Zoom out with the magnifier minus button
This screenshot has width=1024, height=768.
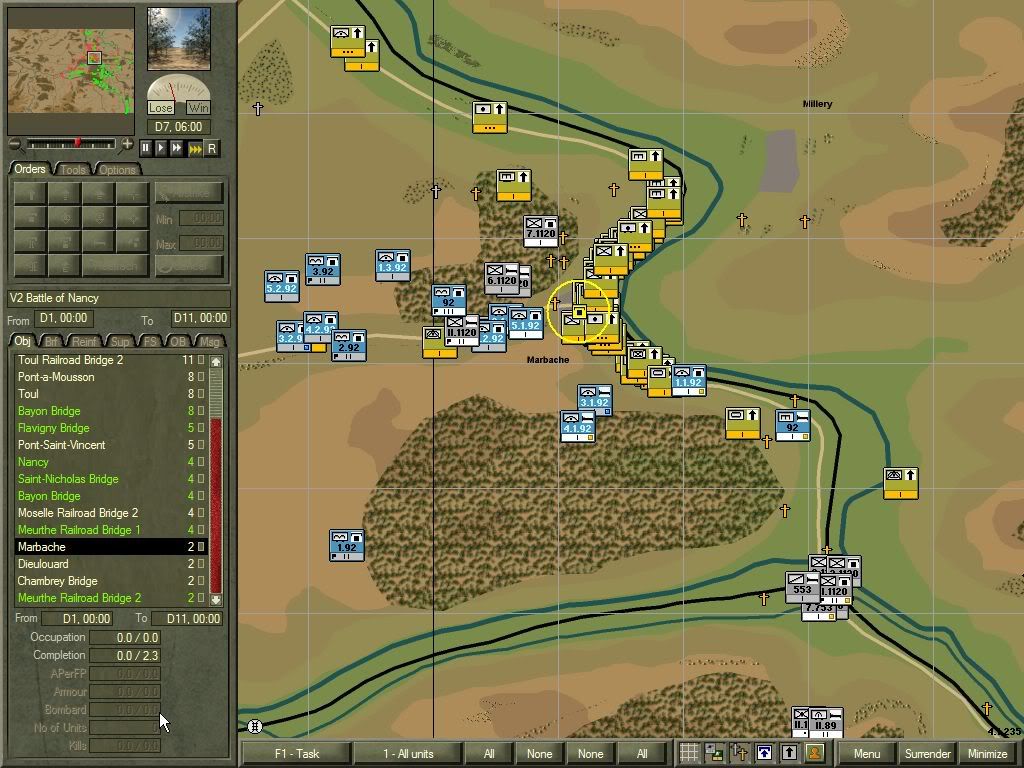15,145
